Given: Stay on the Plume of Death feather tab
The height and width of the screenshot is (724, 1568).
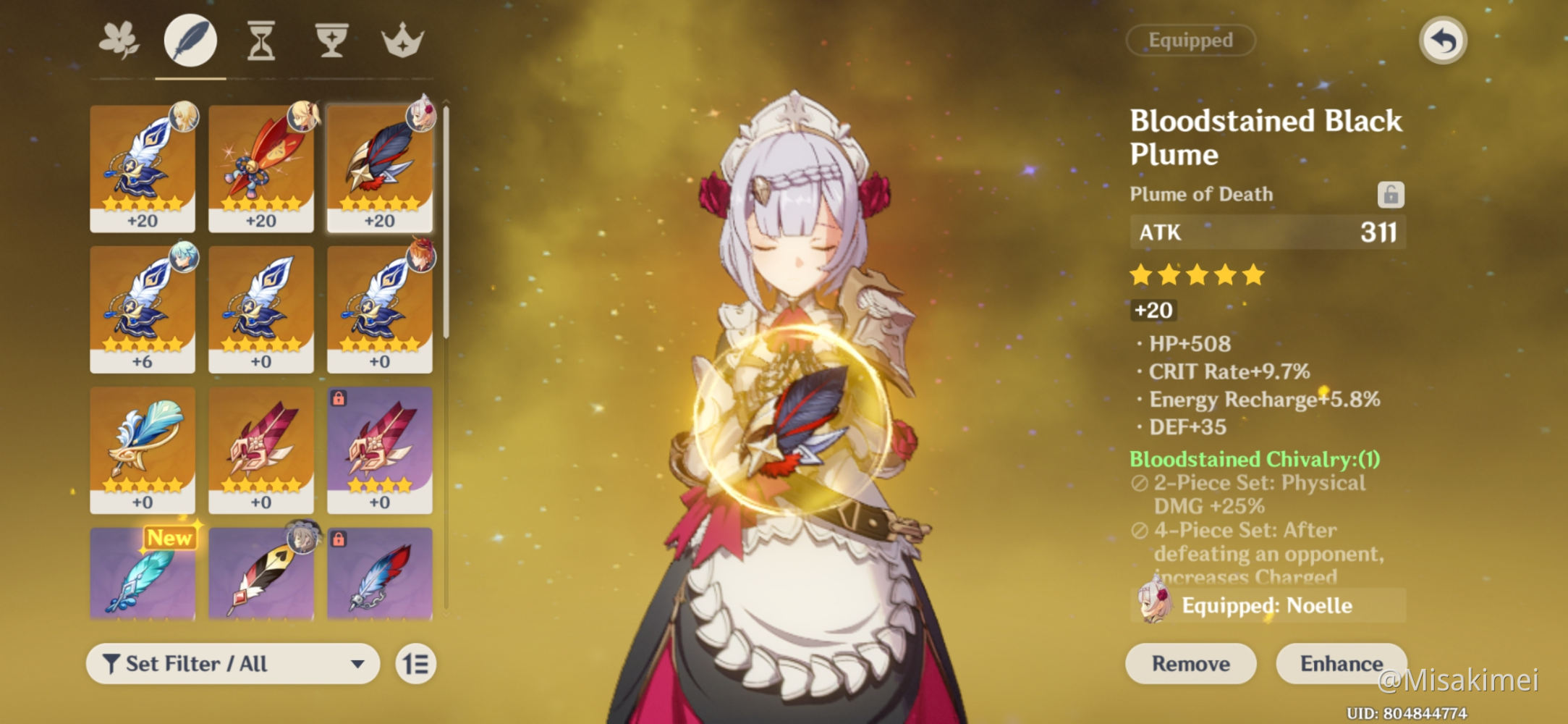Looking at the screenshot, I should pyautogui.click(x=190, y=41).
